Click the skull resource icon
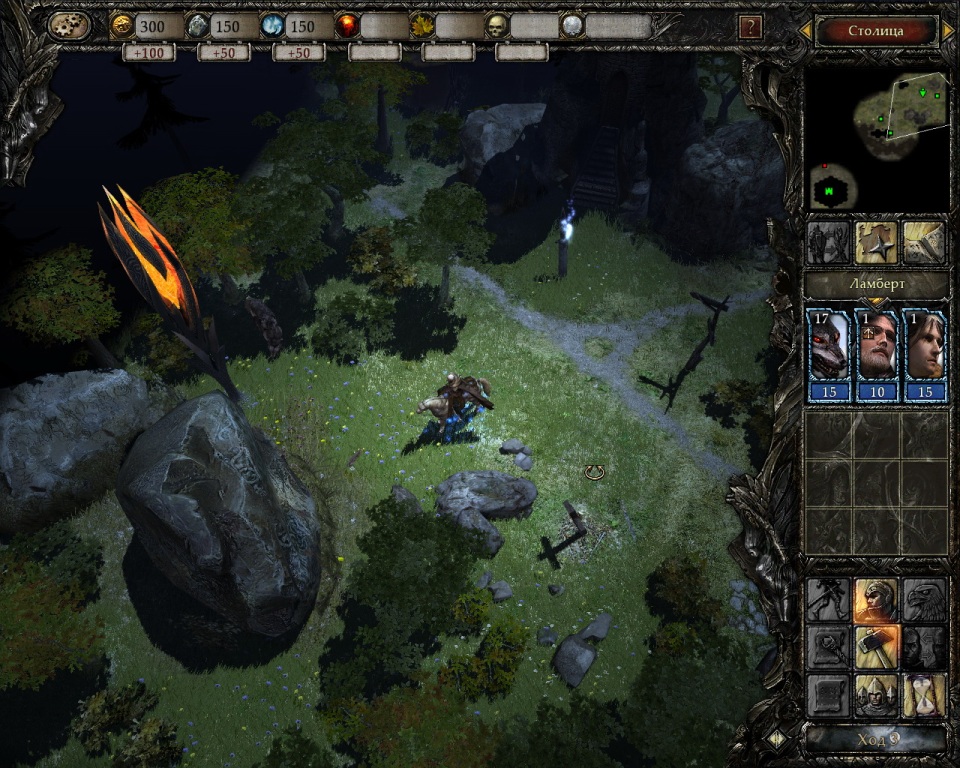This screenshot has width=960, height=768. [497, 26]
